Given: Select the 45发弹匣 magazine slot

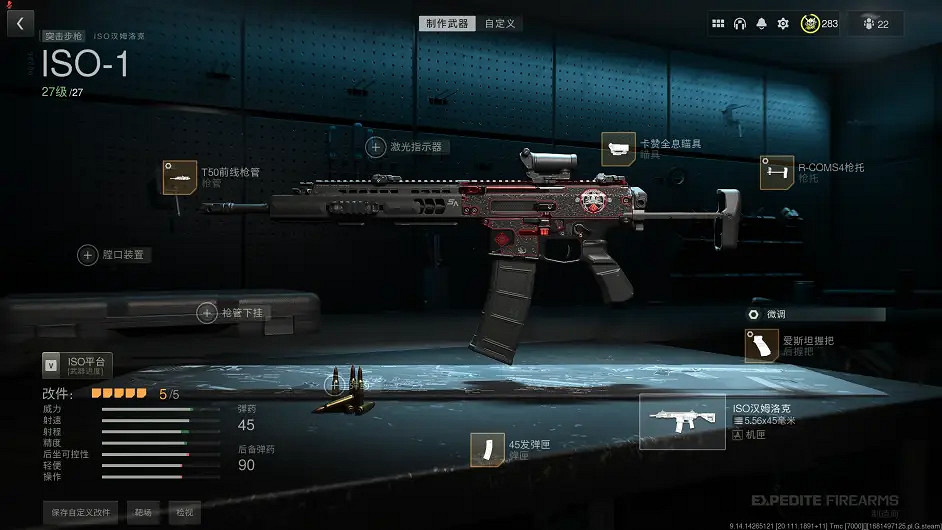Looking at the screenshot, I should [x=487, y=449].
